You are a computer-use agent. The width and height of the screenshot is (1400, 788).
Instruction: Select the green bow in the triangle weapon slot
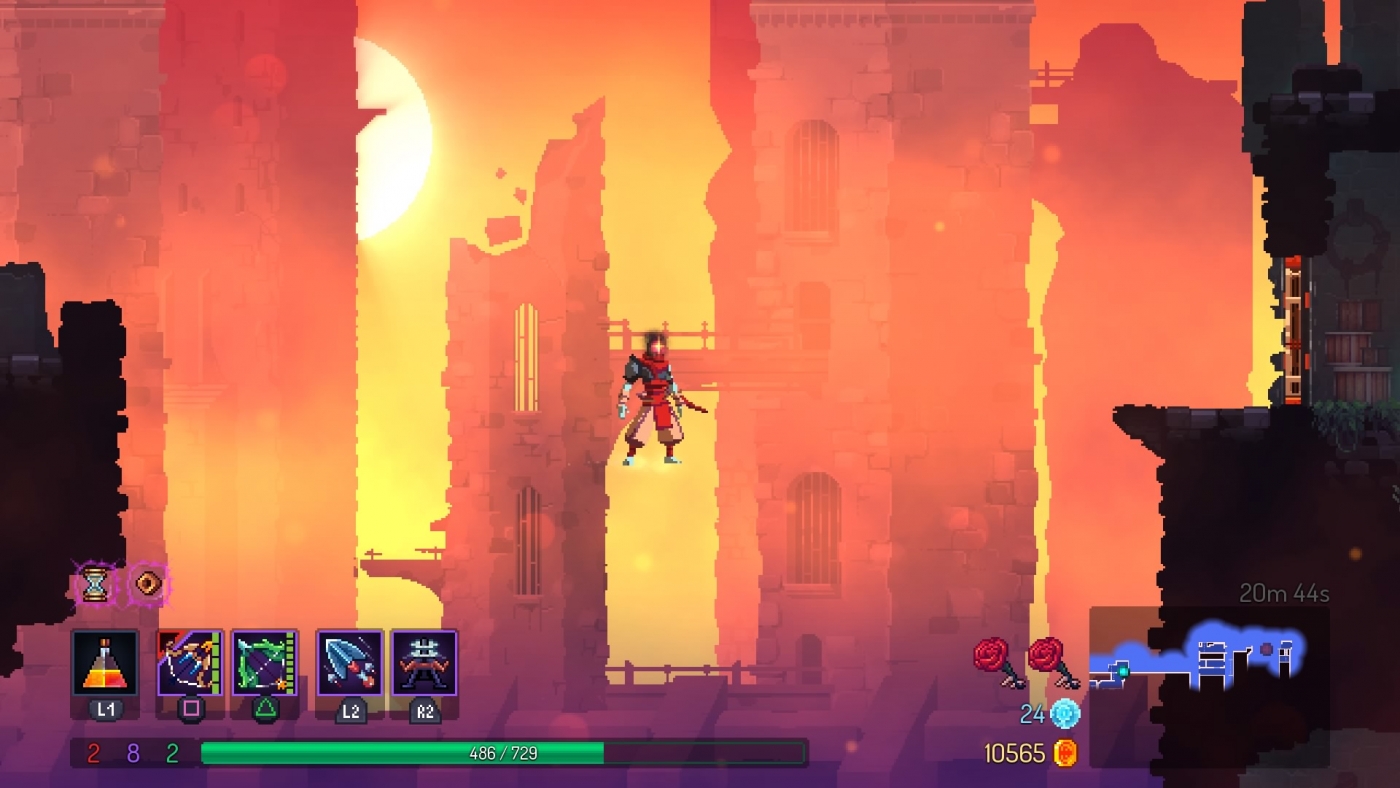pos(262,660)
